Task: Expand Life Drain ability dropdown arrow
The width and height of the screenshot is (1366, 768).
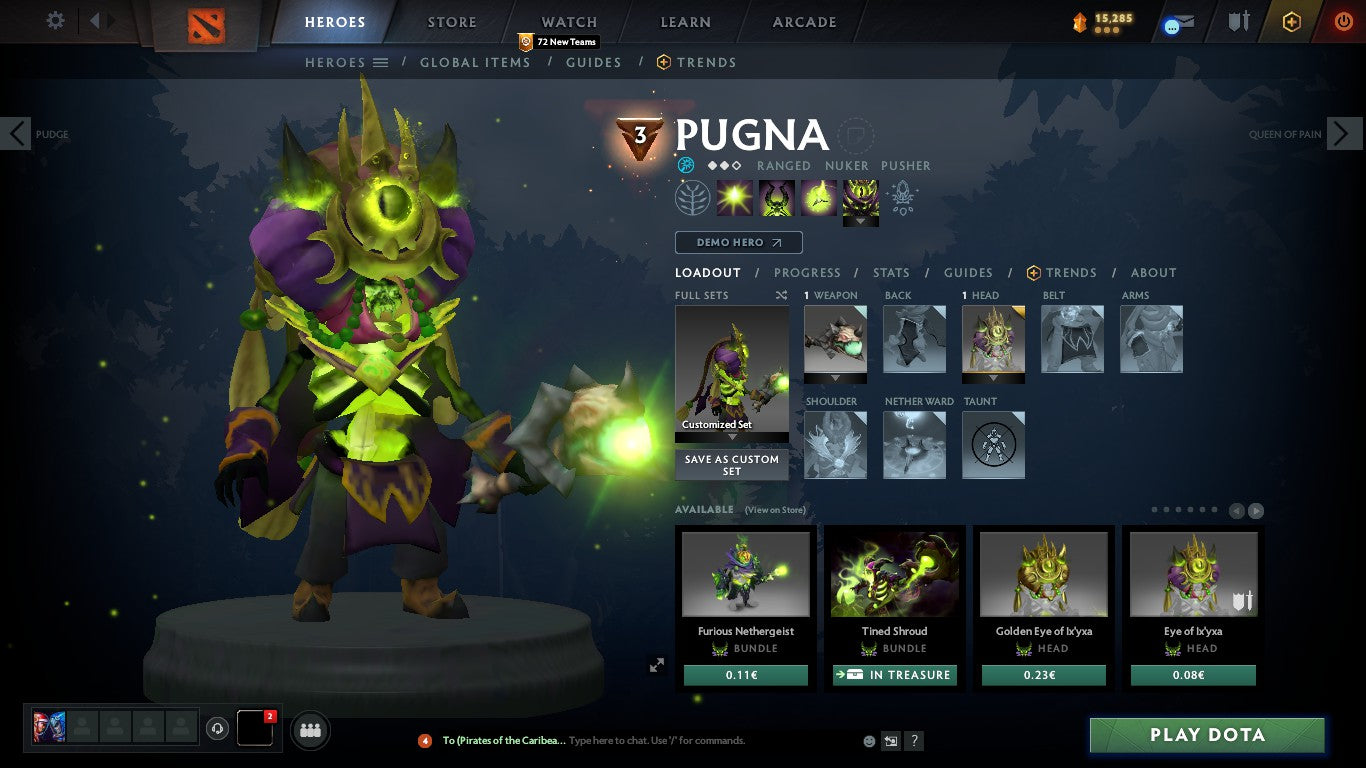Action: (x=861, y=222)
